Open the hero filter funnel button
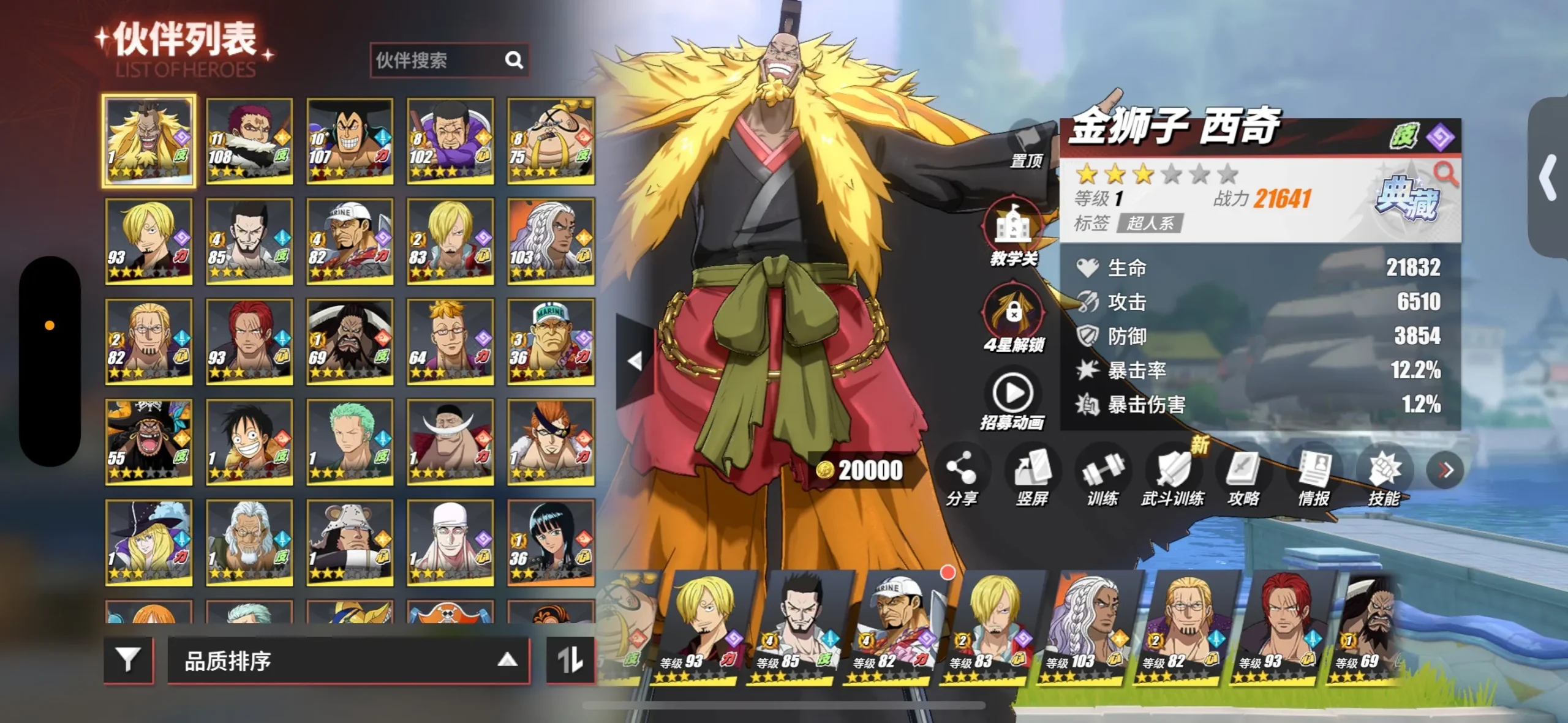Image resolution: width=1568 pixels, height=723 pixels. click(x=128, y=660)
